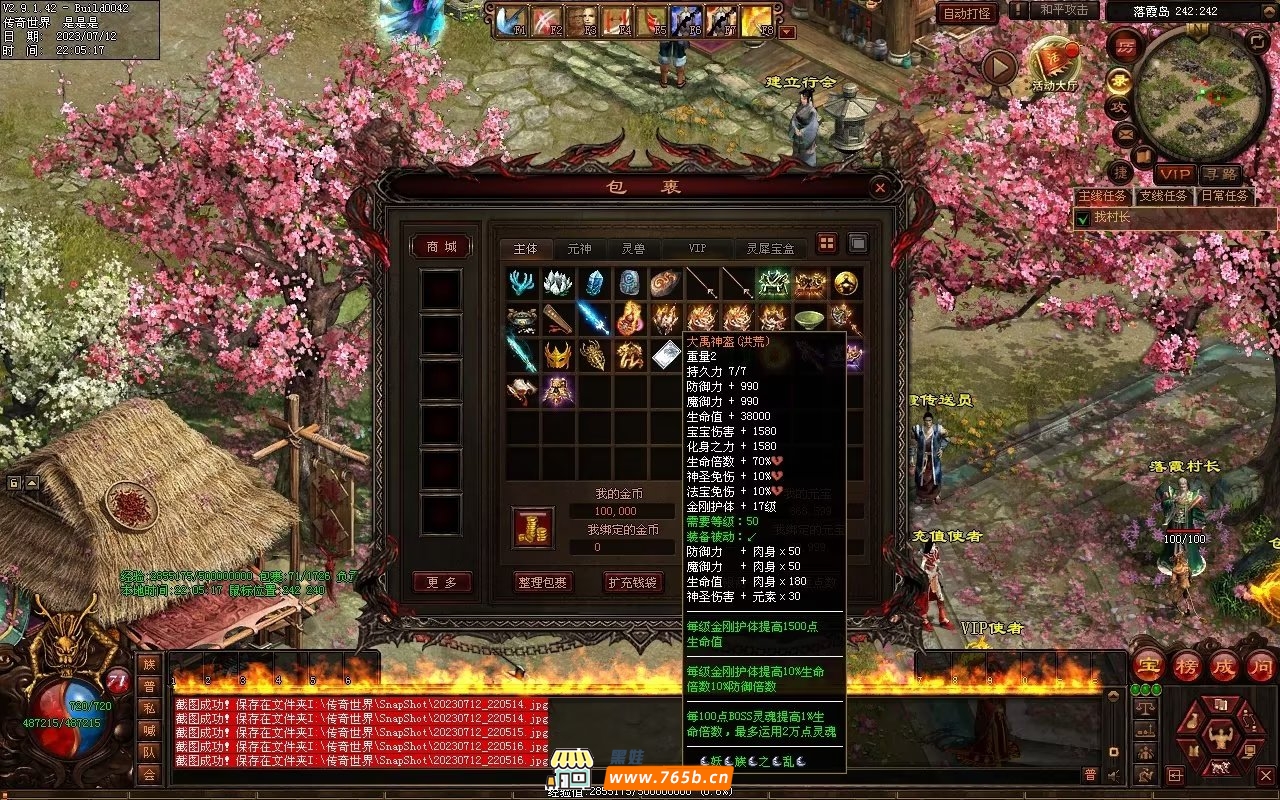Activate 寻路 pathfinding
Viewport: 1280px width, 800px height.
(x=1219, y=174)
